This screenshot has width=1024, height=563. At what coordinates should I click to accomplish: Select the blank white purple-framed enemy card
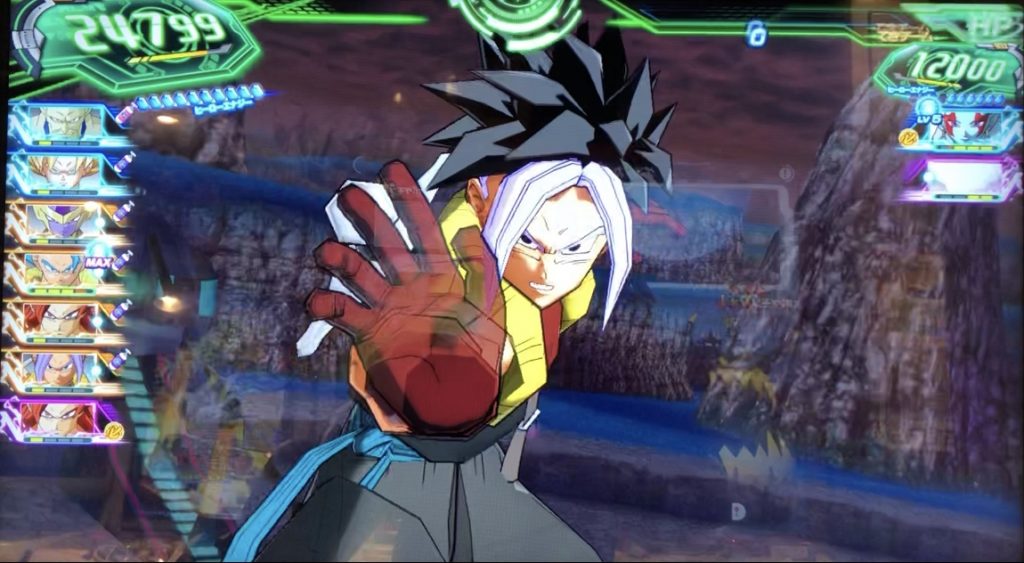(958, 180)
